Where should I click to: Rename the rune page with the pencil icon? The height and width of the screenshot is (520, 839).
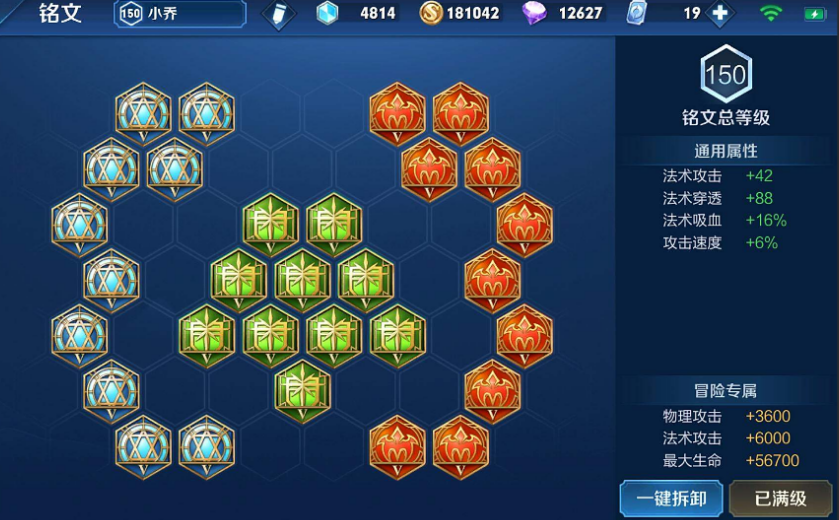(278, 14)
